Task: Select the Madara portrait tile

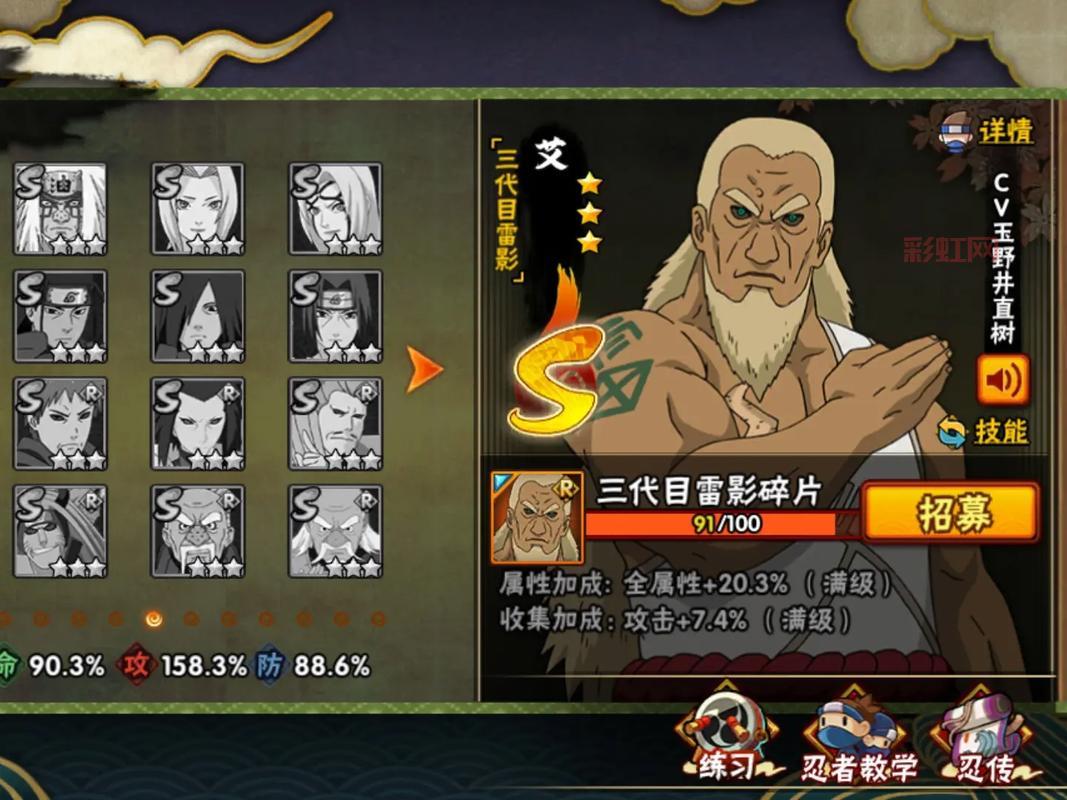Action: 198,317
